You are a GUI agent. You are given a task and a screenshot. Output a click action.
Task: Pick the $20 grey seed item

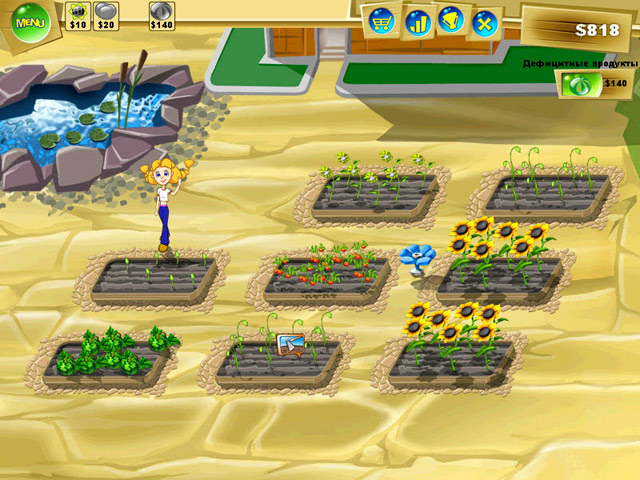click(x=106, y=13)
